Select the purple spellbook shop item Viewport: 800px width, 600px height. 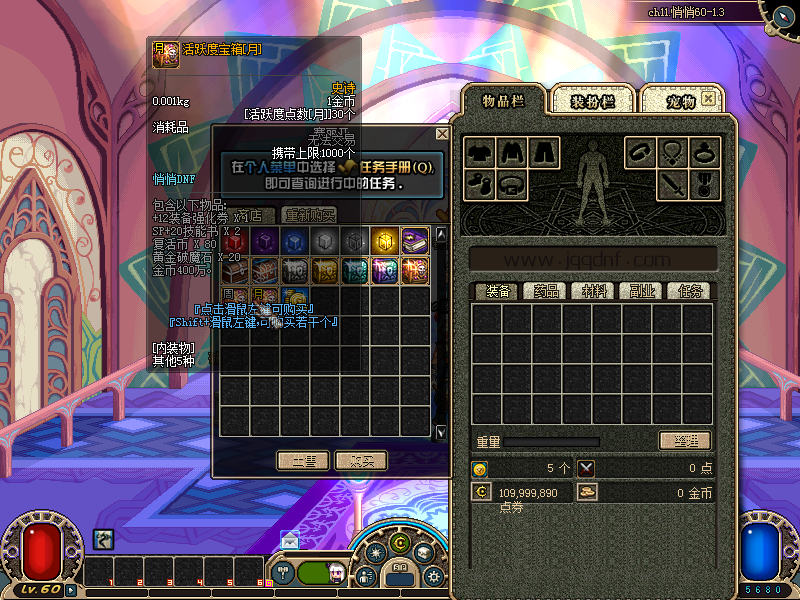[x=415, y=241]
